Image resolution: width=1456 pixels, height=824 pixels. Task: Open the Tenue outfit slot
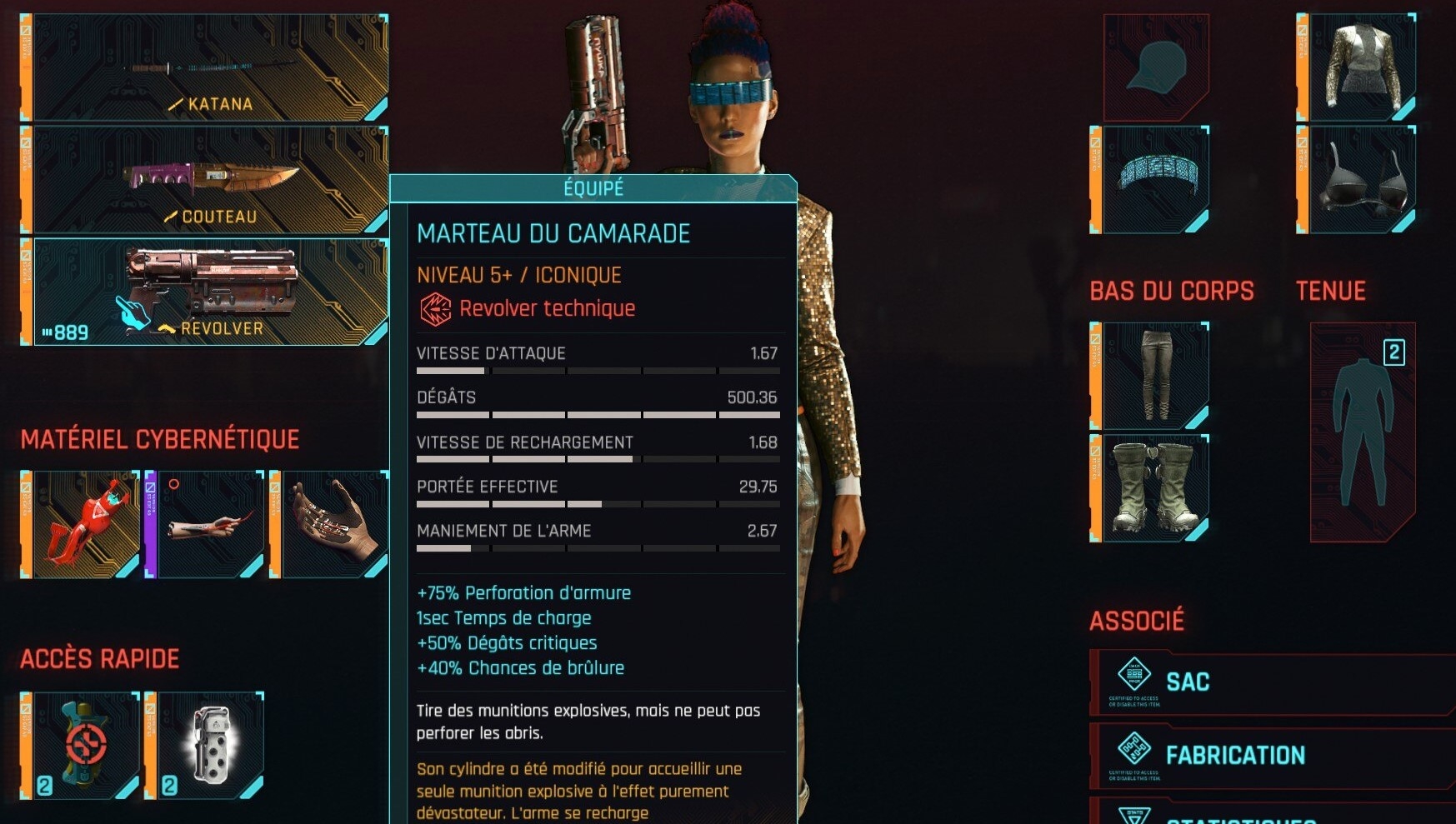(1362, 432)
